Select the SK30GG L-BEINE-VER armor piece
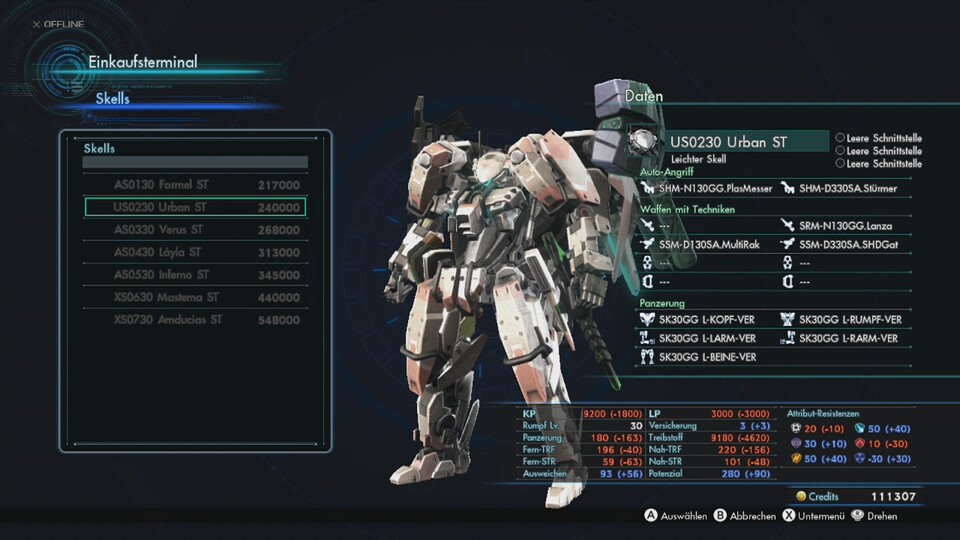 706,358
